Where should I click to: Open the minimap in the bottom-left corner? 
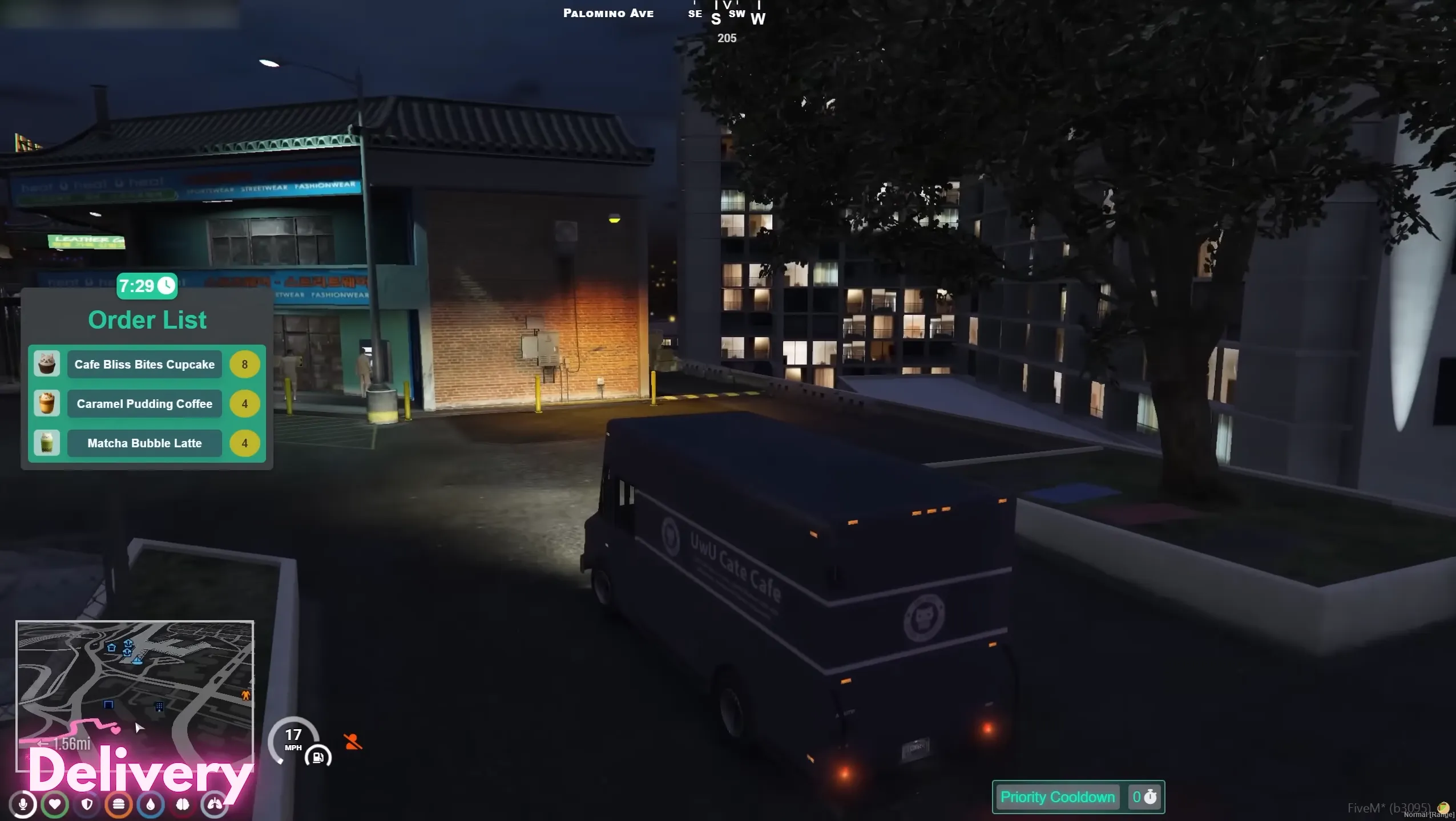[x=135, y=689]
